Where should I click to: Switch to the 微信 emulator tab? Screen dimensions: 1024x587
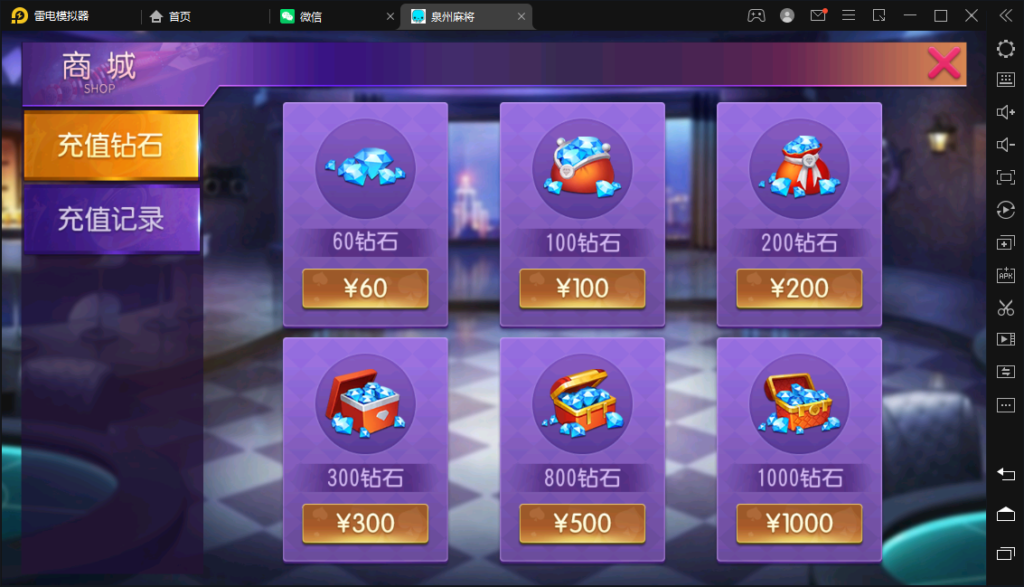pos(332,16)
